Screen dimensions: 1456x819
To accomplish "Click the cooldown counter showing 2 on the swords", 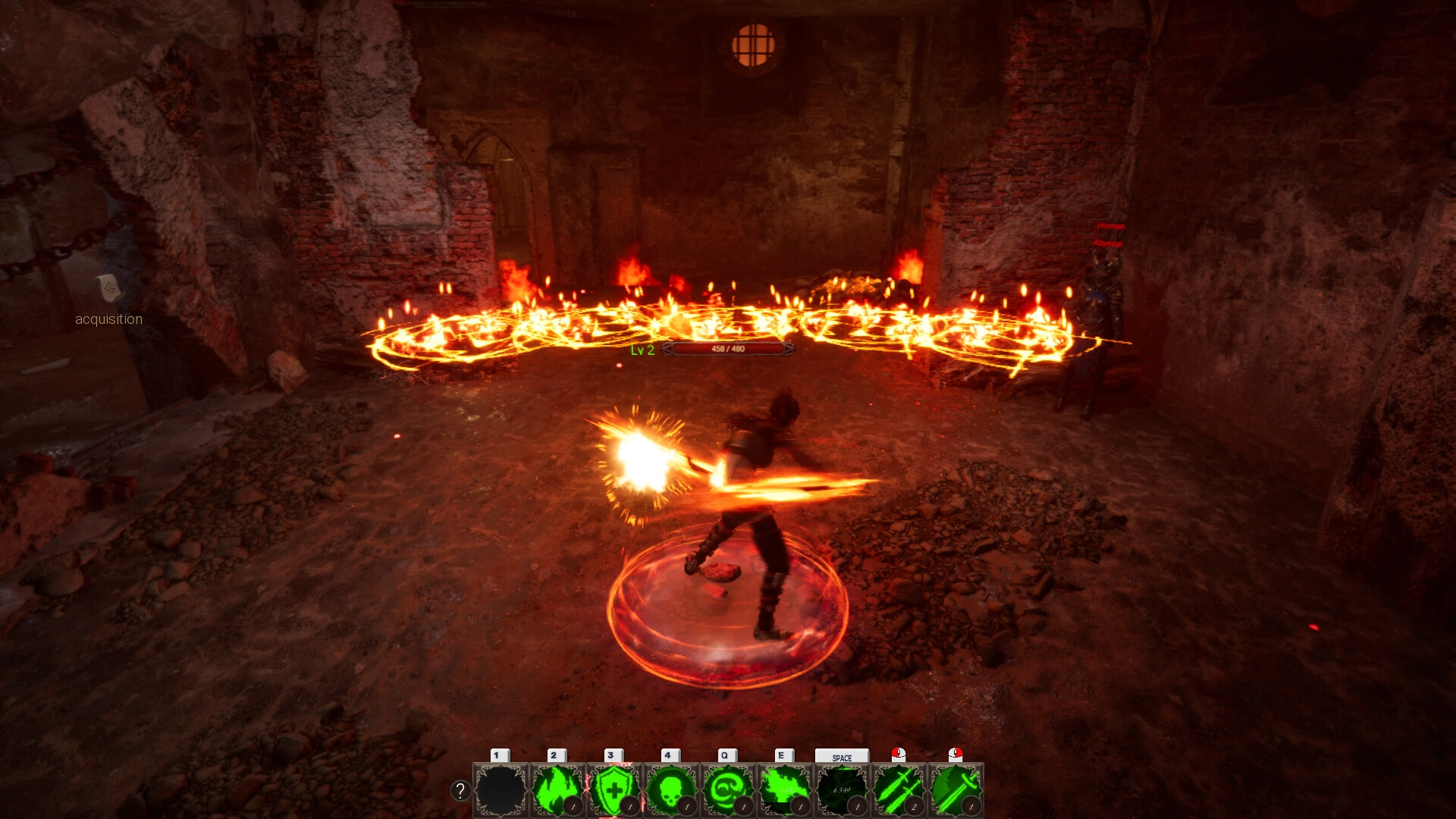I will click(x=914, y=806).
